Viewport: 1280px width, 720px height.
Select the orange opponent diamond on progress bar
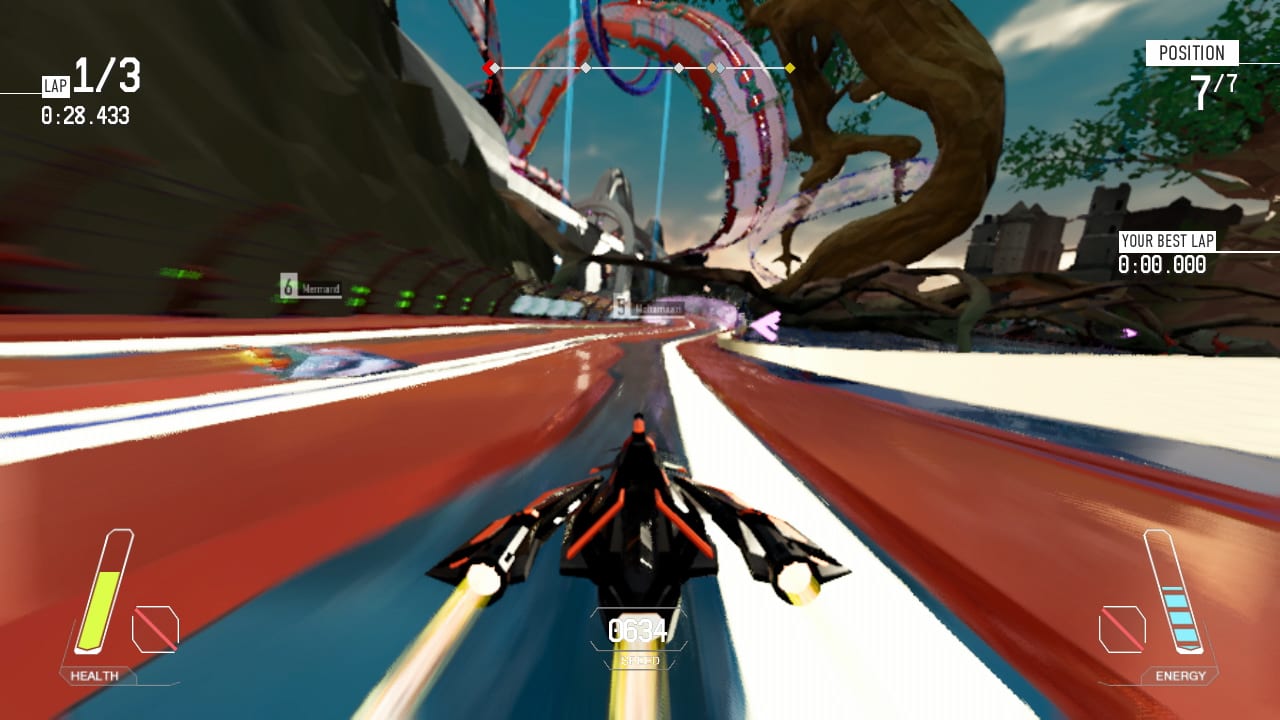(713, 67)
